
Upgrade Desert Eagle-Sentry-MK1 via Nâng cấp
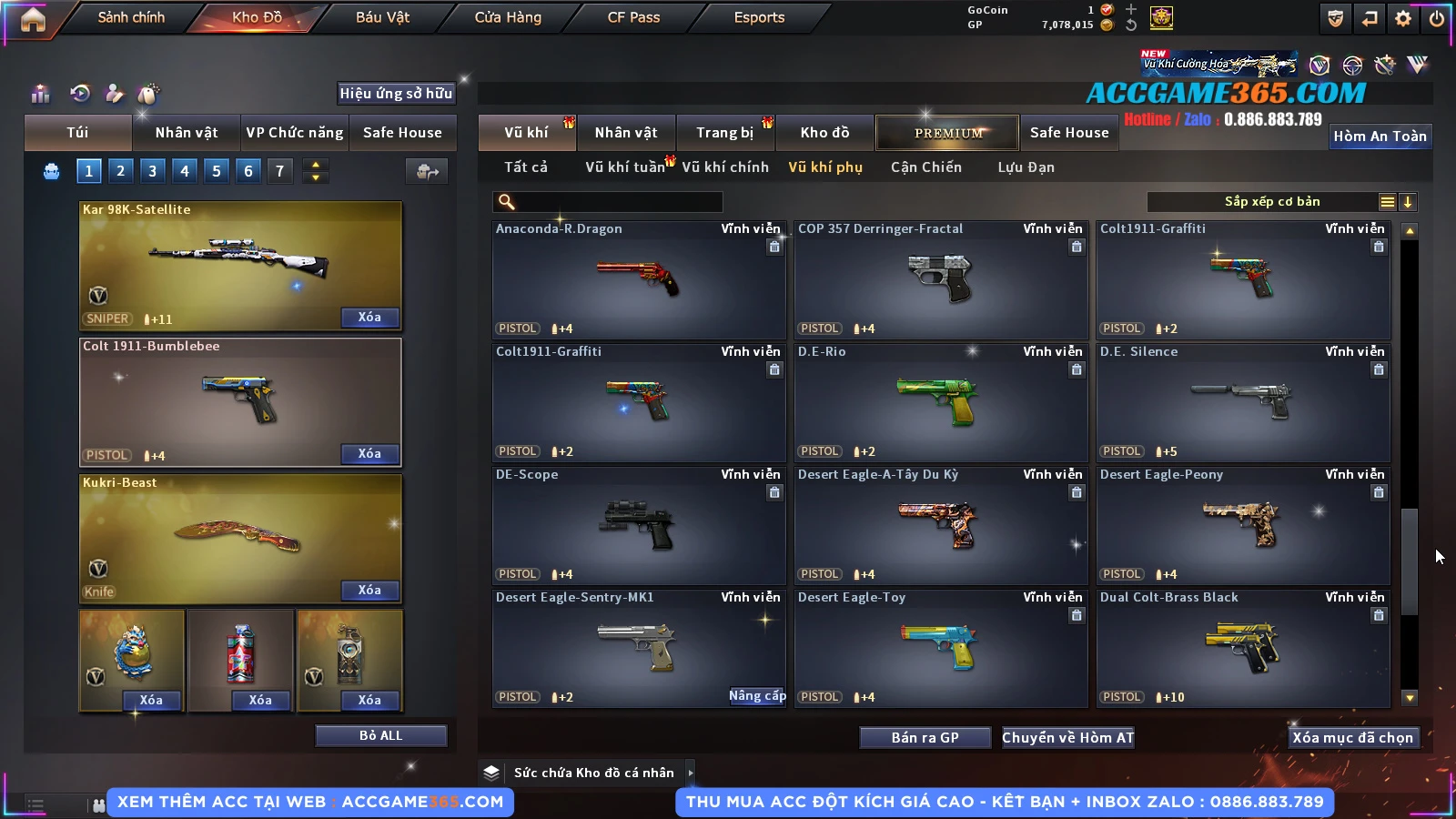[757, 696]
